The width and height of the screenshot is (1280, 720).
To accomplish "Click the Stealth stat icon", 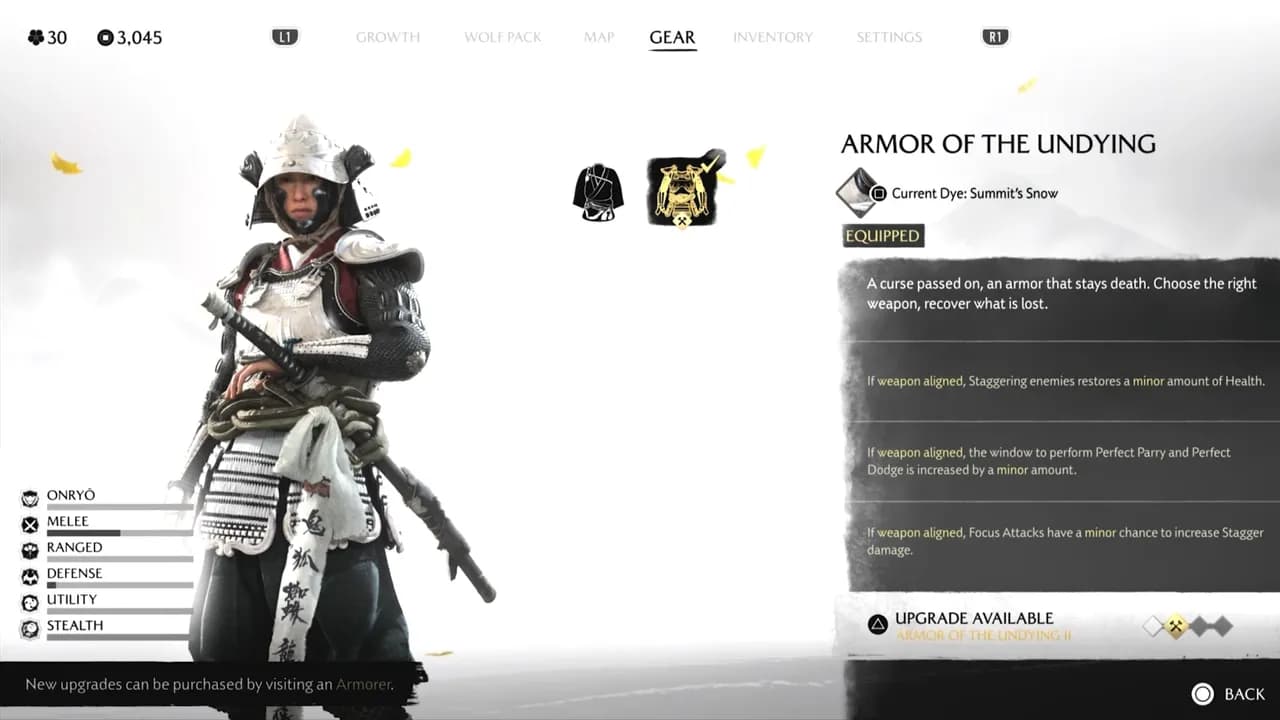I will pyautogui.click(x=28, y=625).
